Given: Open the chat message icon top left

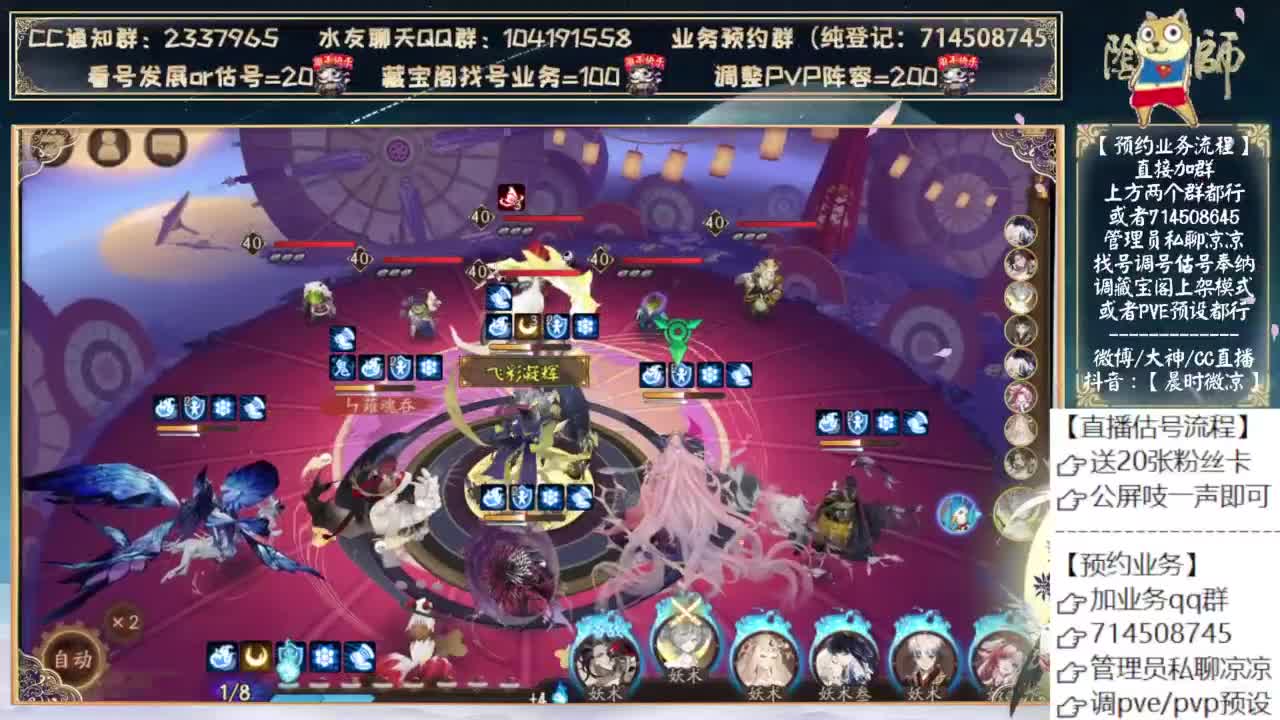Looking at the screenshot, I should pos(163,147).
